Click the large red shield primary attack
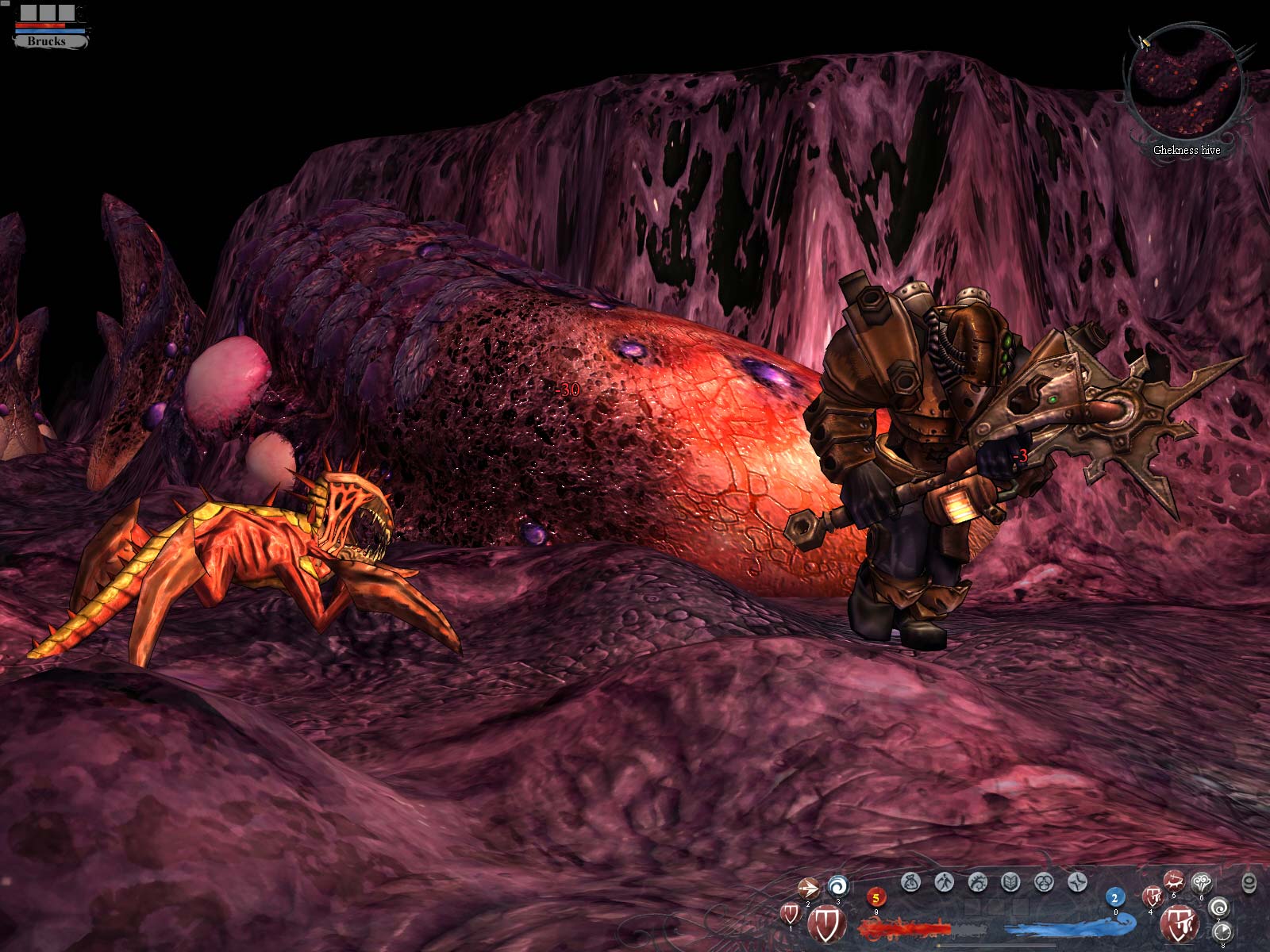The image size is (1270, 952). pos(825,923)
